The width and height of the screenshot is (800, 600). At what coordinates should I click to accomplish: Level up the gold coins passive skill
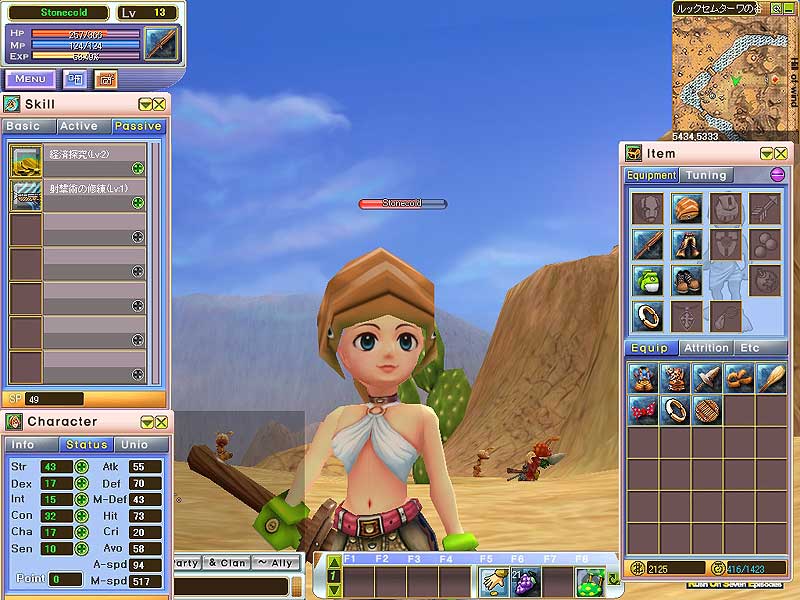coord(137,168)
